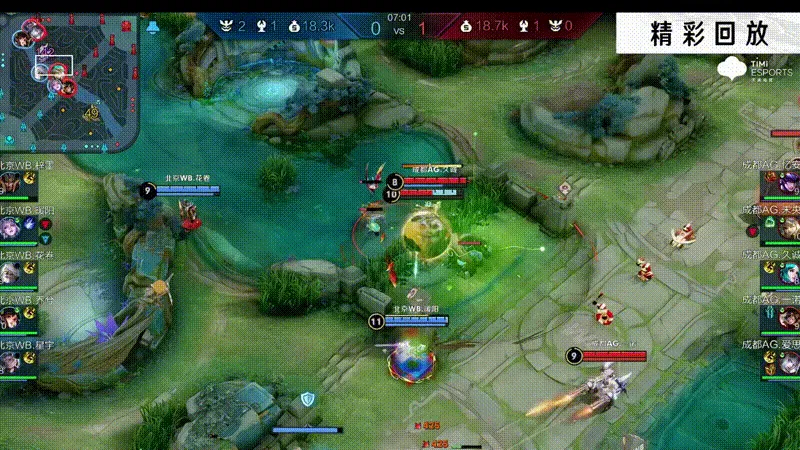800x450 pixels.
Task: Click the 精彩回放 replay banner
Action: click(708, 32)
